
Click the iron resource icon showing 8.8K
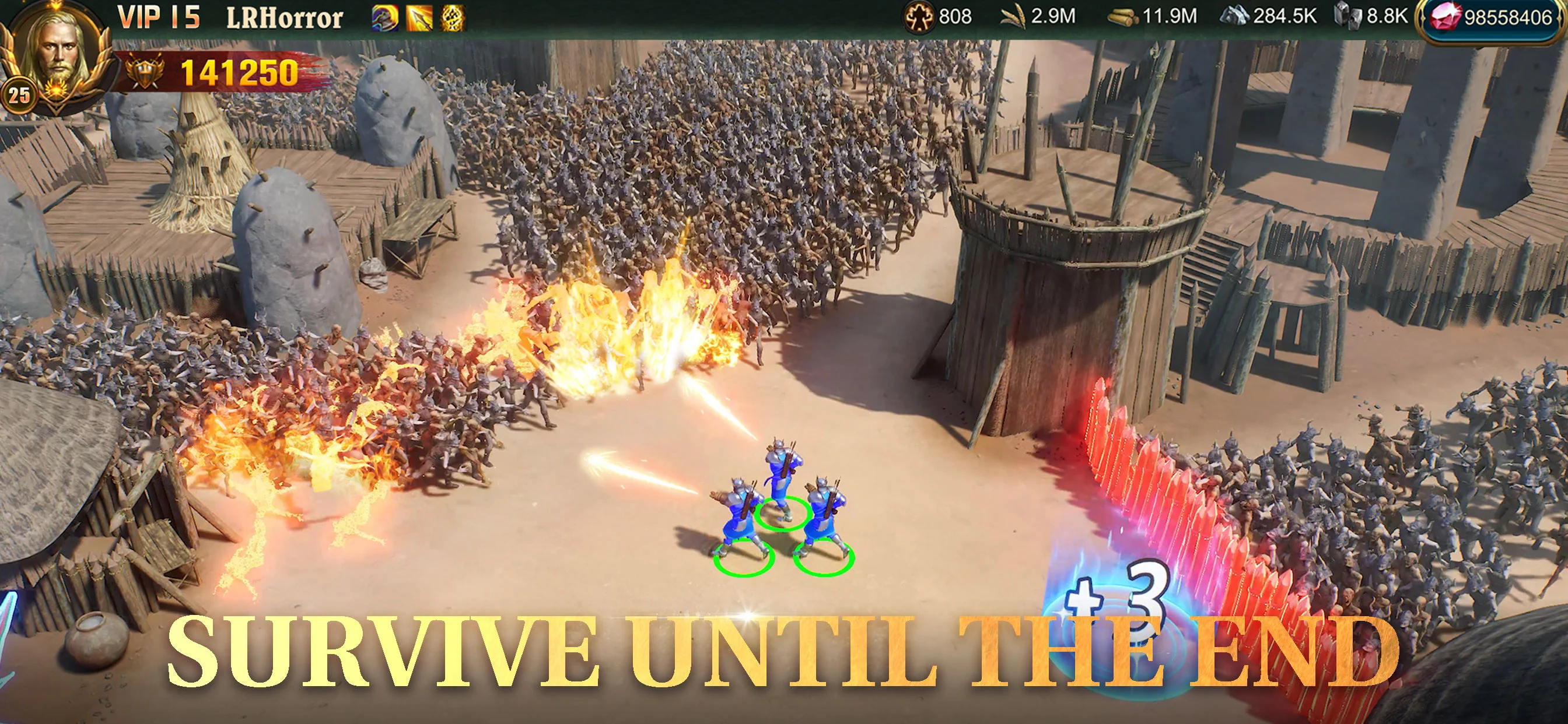tap(1348, 18)
